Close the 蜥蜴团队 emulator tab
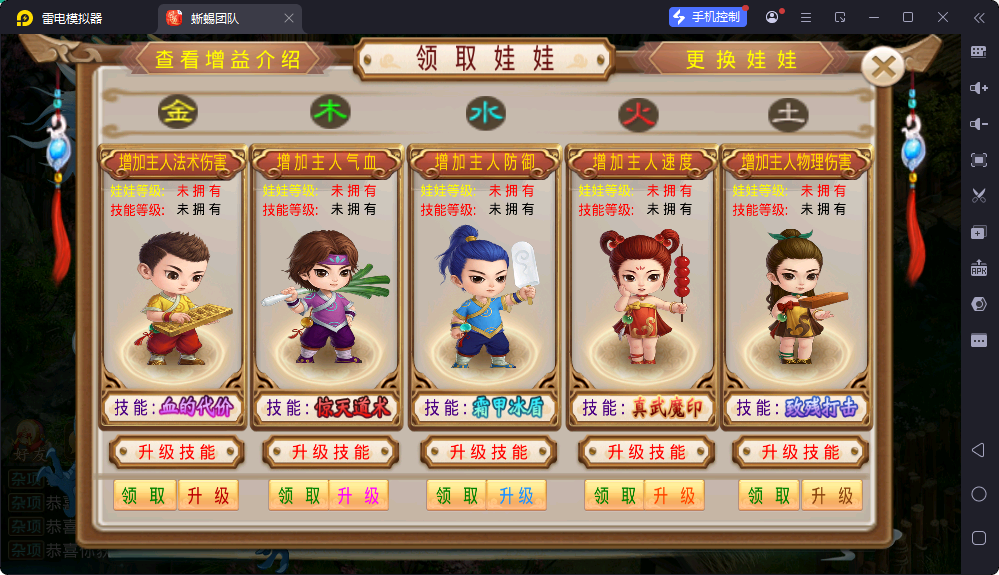999x575 pixels. (x=289, y=18)
